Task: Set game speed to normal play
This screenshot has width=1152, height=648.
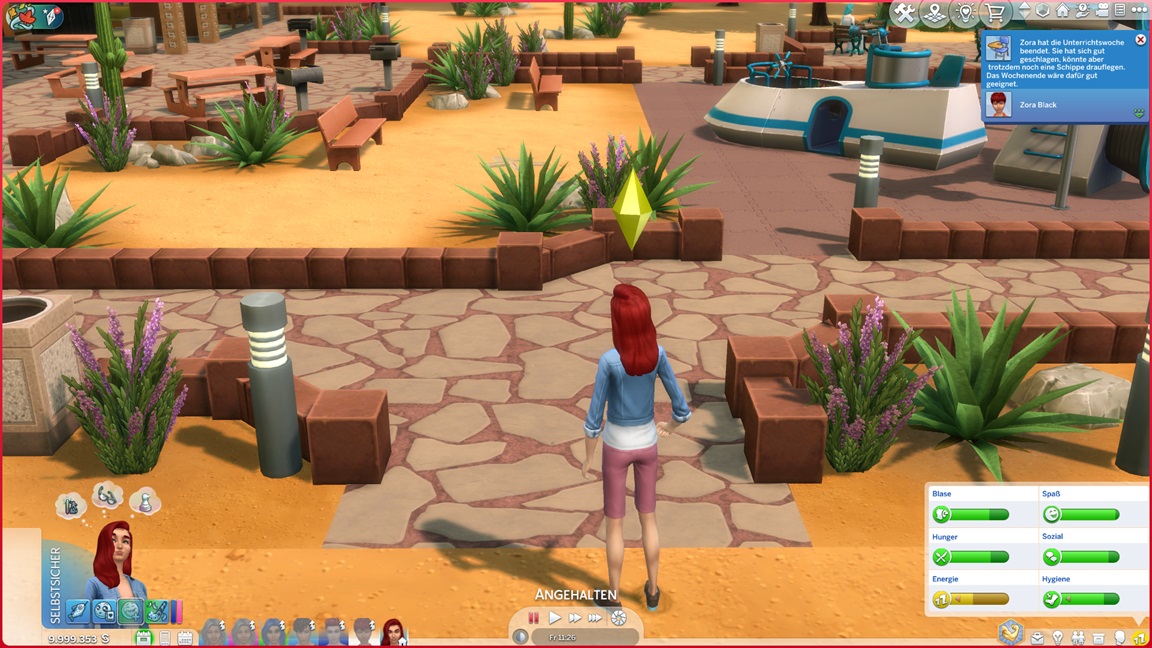Action: point(555,618)
